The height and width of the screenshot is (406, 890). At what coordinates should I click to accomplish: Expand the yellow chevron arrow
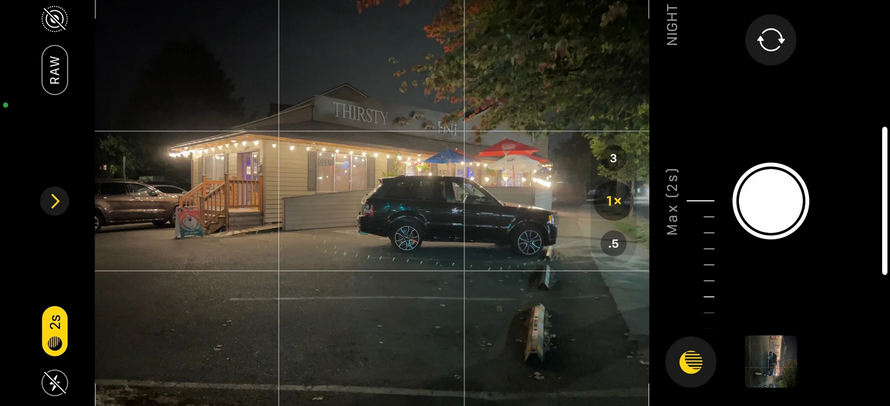point(55,201)
